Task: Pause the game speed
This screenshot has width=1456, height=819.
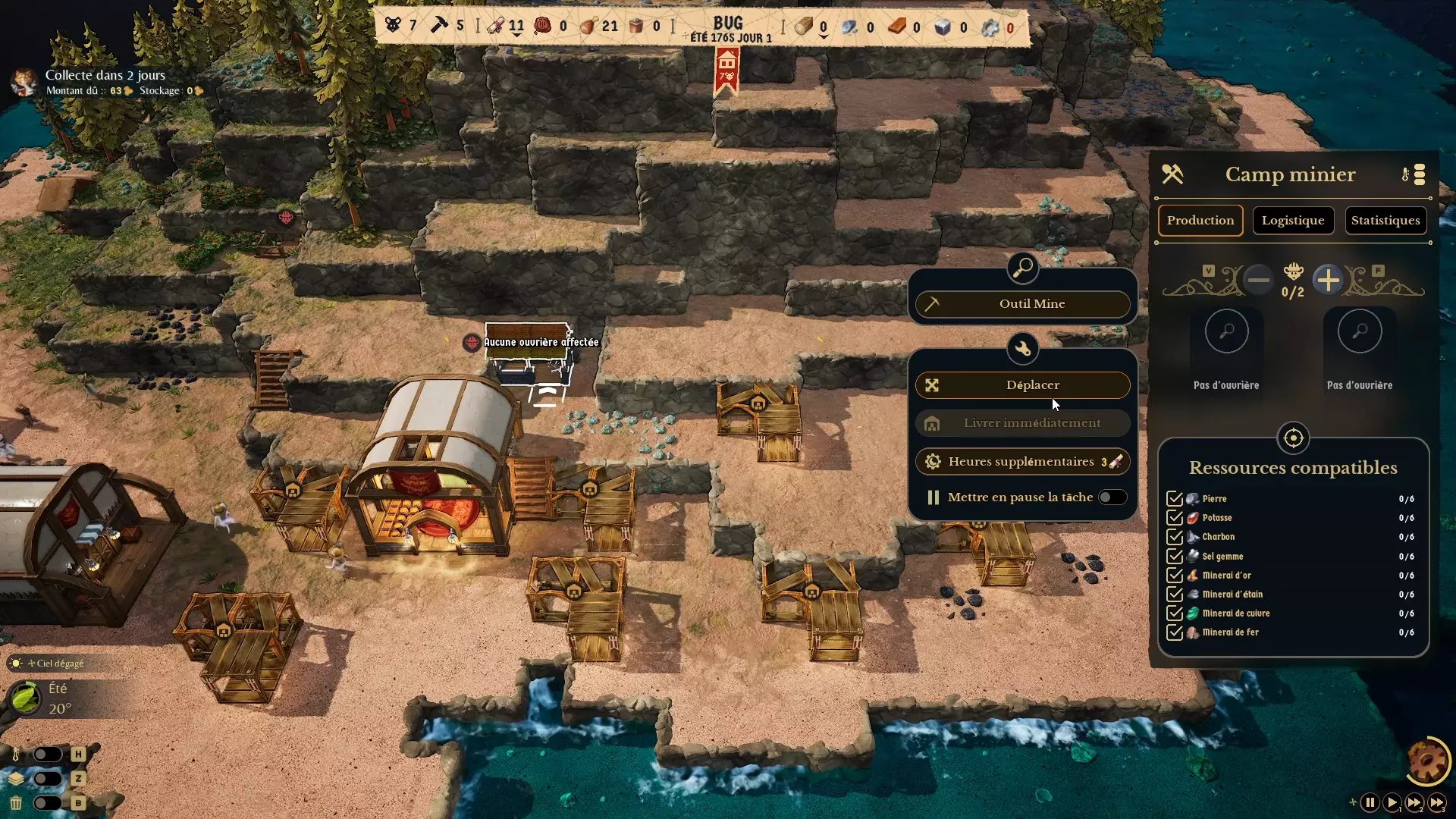Action: 1370,802
